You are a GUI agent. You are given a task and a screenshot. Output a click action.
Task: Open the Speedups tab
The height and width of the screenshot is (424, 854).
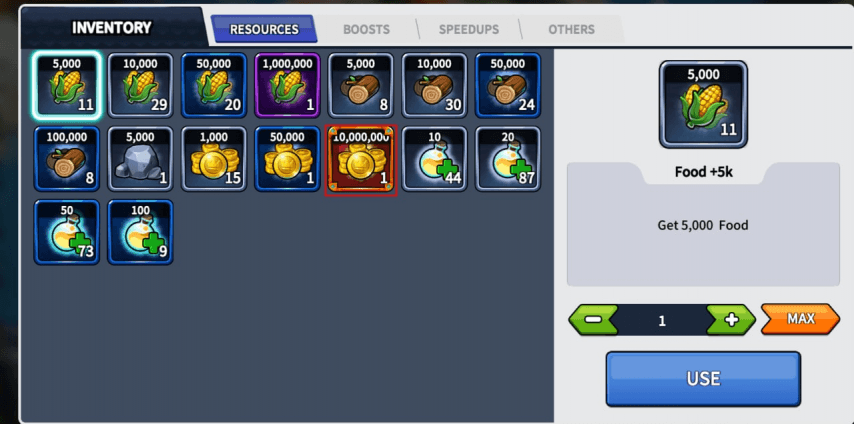[468, 29]
